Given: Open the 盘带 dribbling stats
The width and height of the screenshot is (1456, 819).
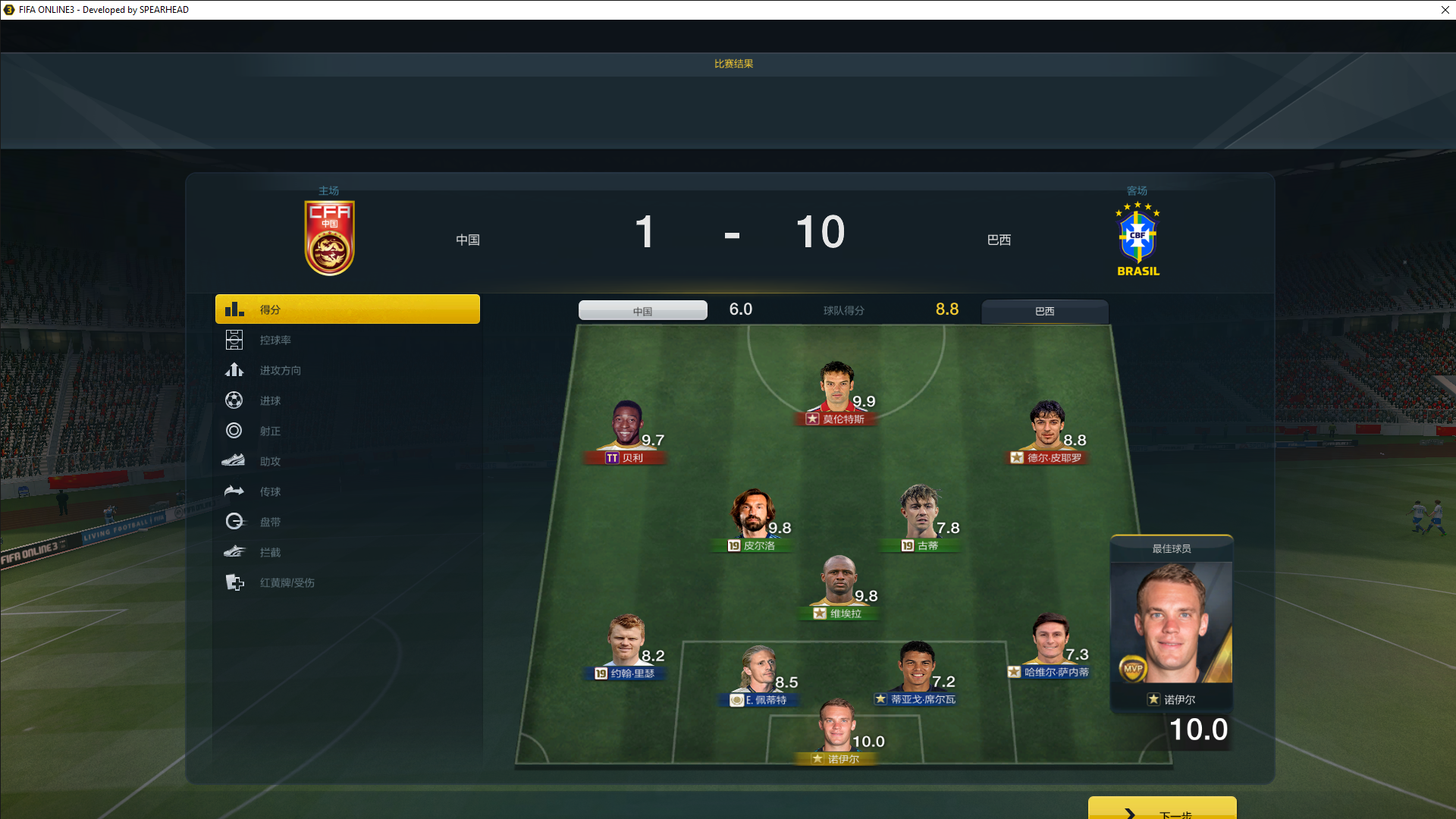Looking at the screenshot, I should coord(270,522).
